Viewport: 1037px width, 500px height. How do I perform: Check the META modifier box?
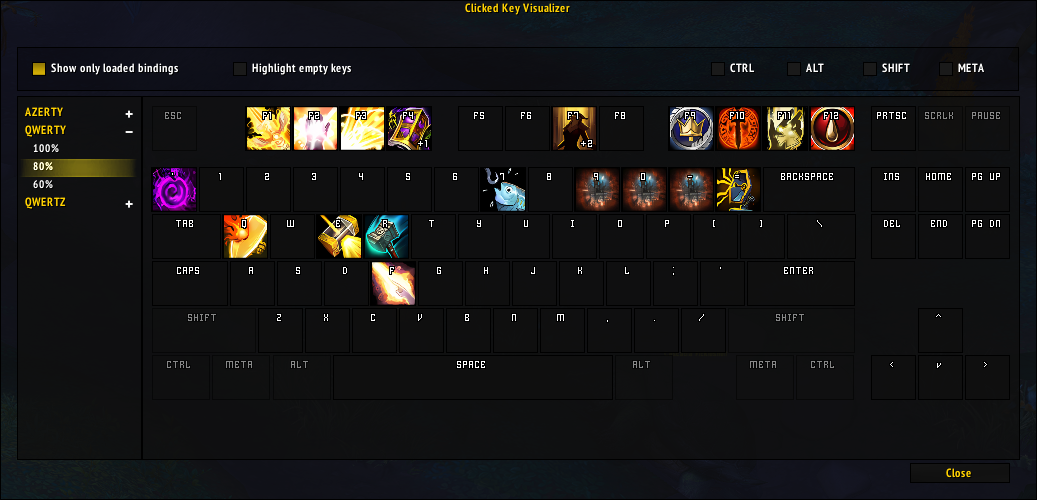(x=946, y=69)
